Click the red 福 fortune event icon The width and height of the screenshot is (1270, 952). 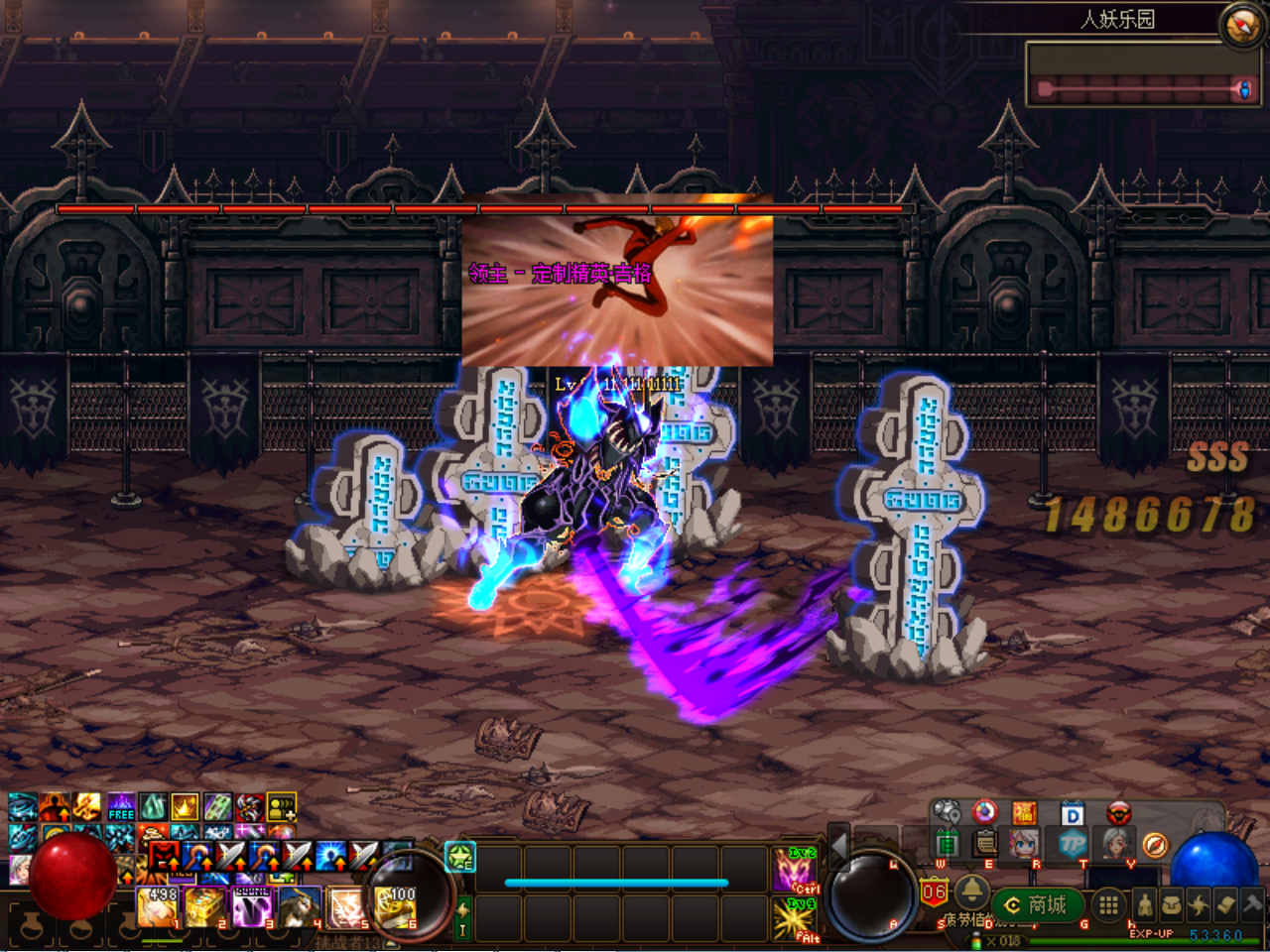[x=1024, y=813]
